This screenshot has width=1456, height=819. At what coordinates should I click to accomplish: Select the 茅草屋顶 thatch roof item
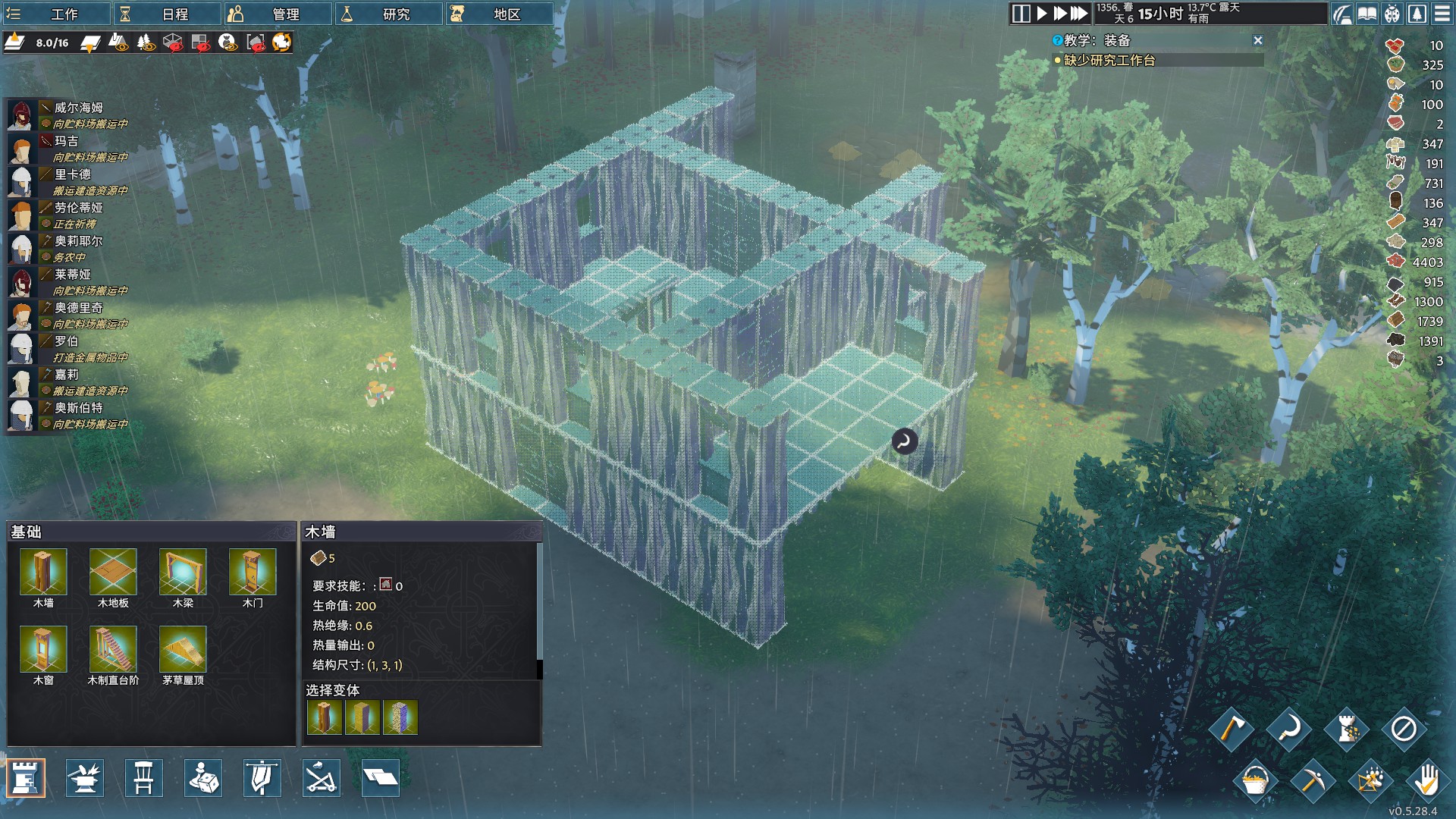click(x=183, y=651)
